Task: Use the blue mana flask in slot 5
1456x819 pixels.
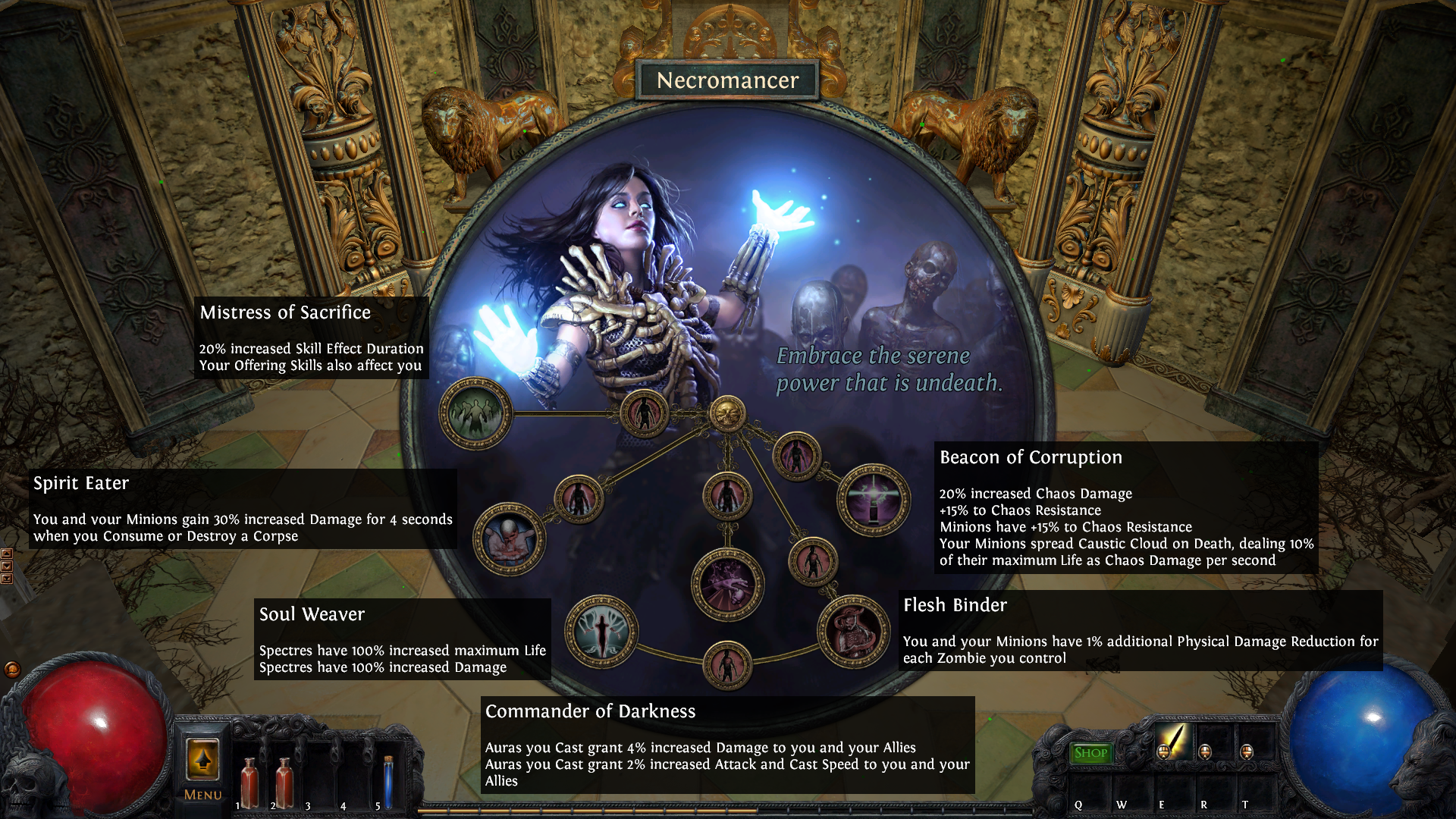Action: (388, 782)
